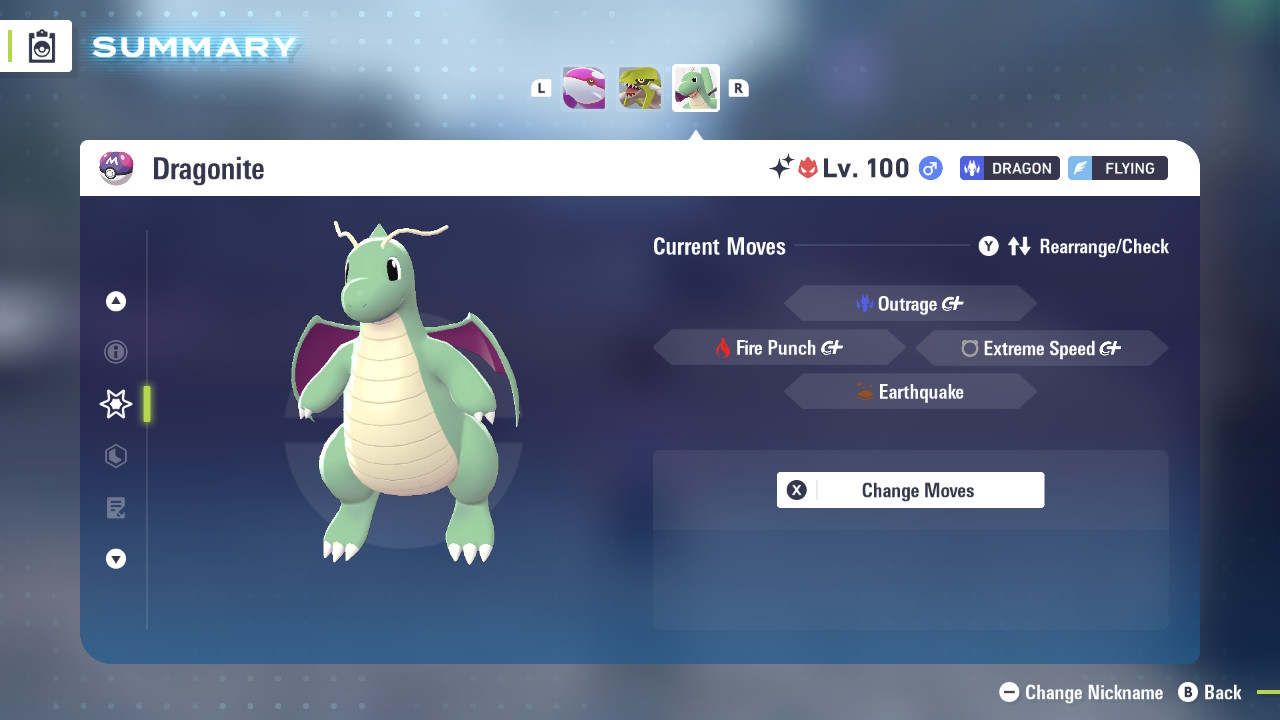This screenshot has width=1280, height=720.
Task: Switch to the first party Pokémon thumbnail tab
Action: (583, 88)
